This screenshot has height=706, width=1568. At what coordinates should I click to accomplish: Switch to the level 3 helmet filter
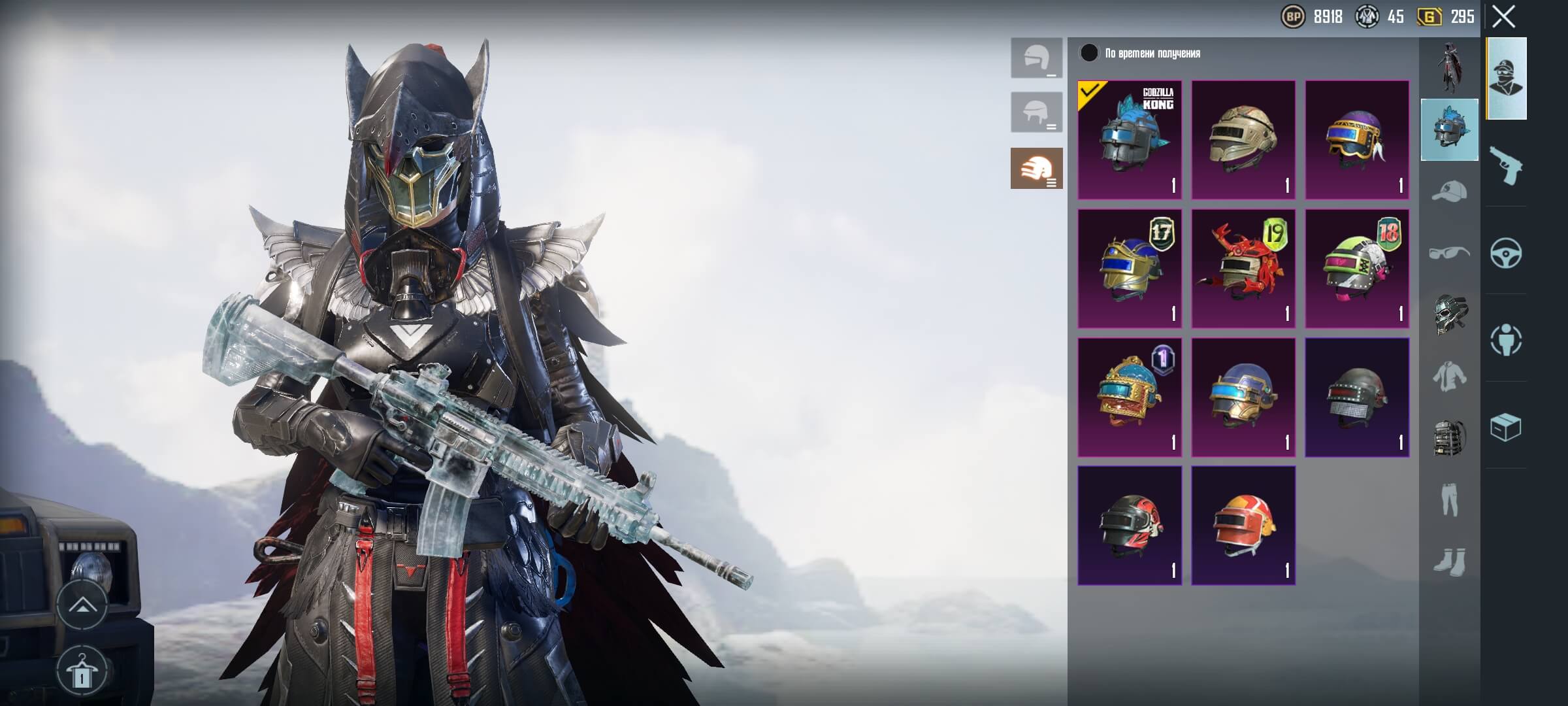click(1036, 169)
